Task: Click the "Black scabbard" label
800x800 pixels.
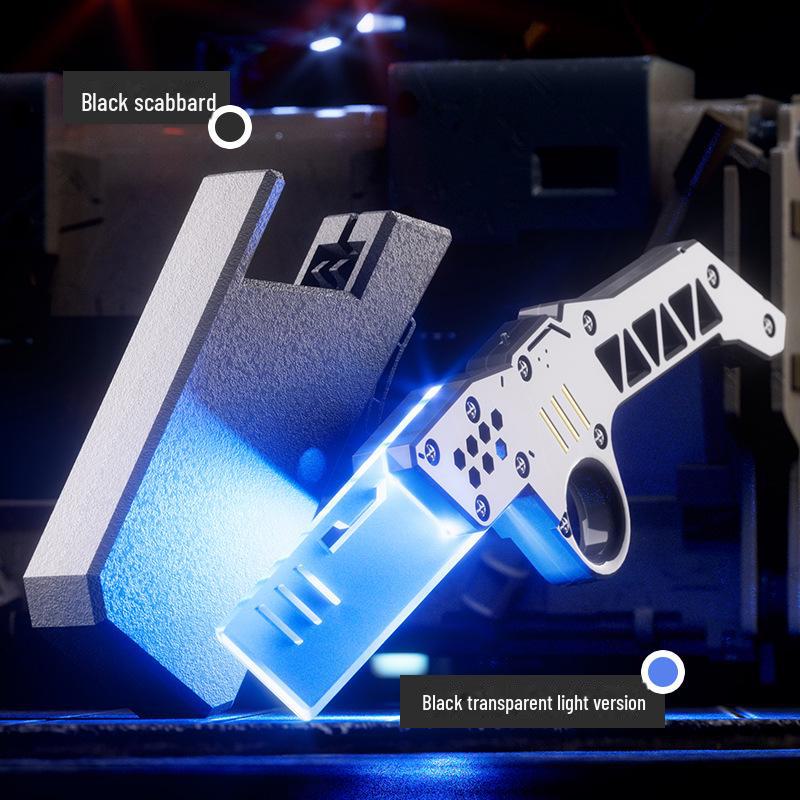Action: click(x=148, y=102)
